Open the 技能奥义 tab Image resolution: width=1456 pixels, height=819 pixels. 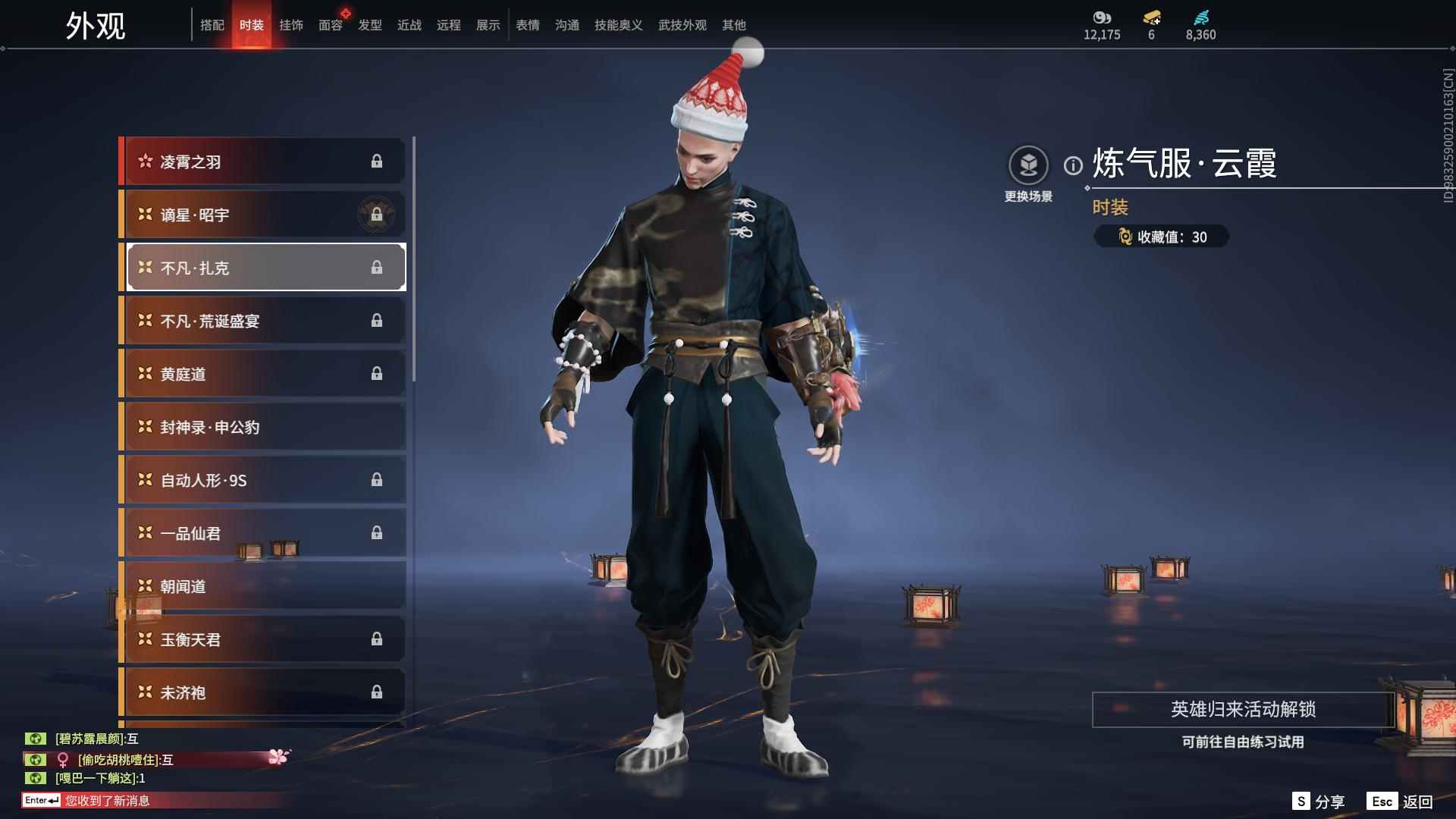click(x=619, y=25)
